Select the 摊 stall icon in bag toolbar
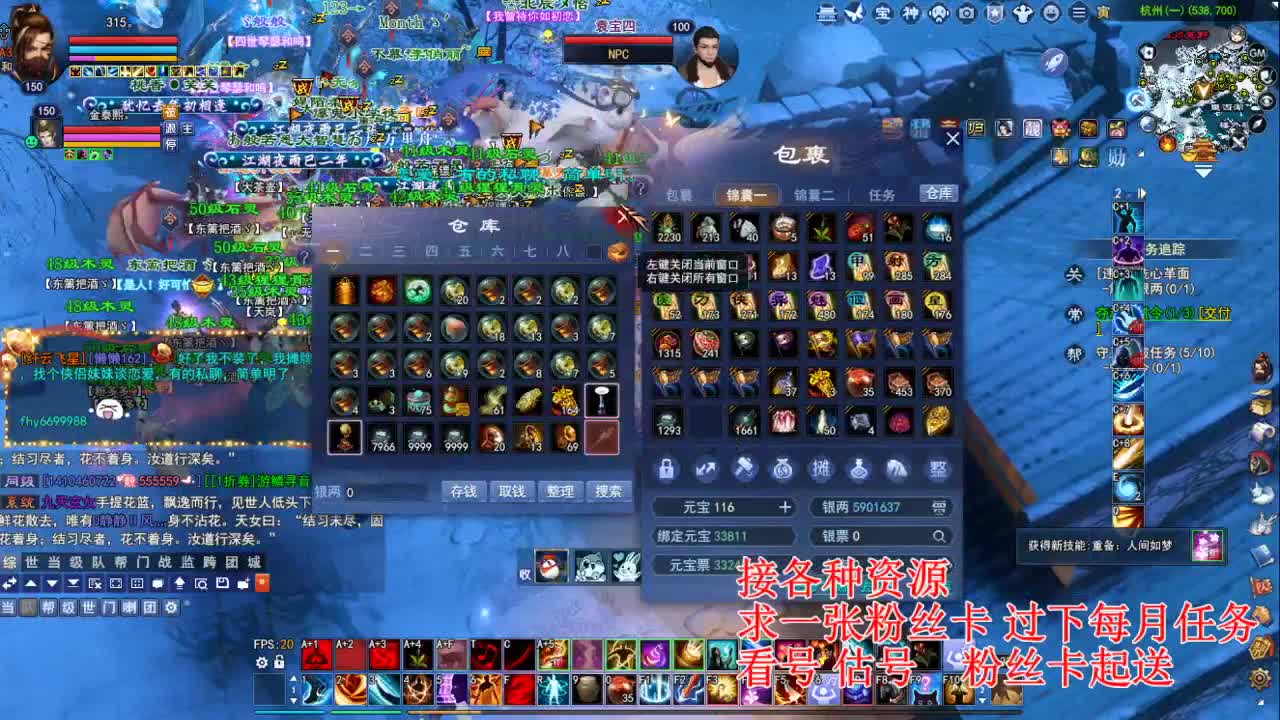Screen dimensions: 1280x720 (822, 468)
